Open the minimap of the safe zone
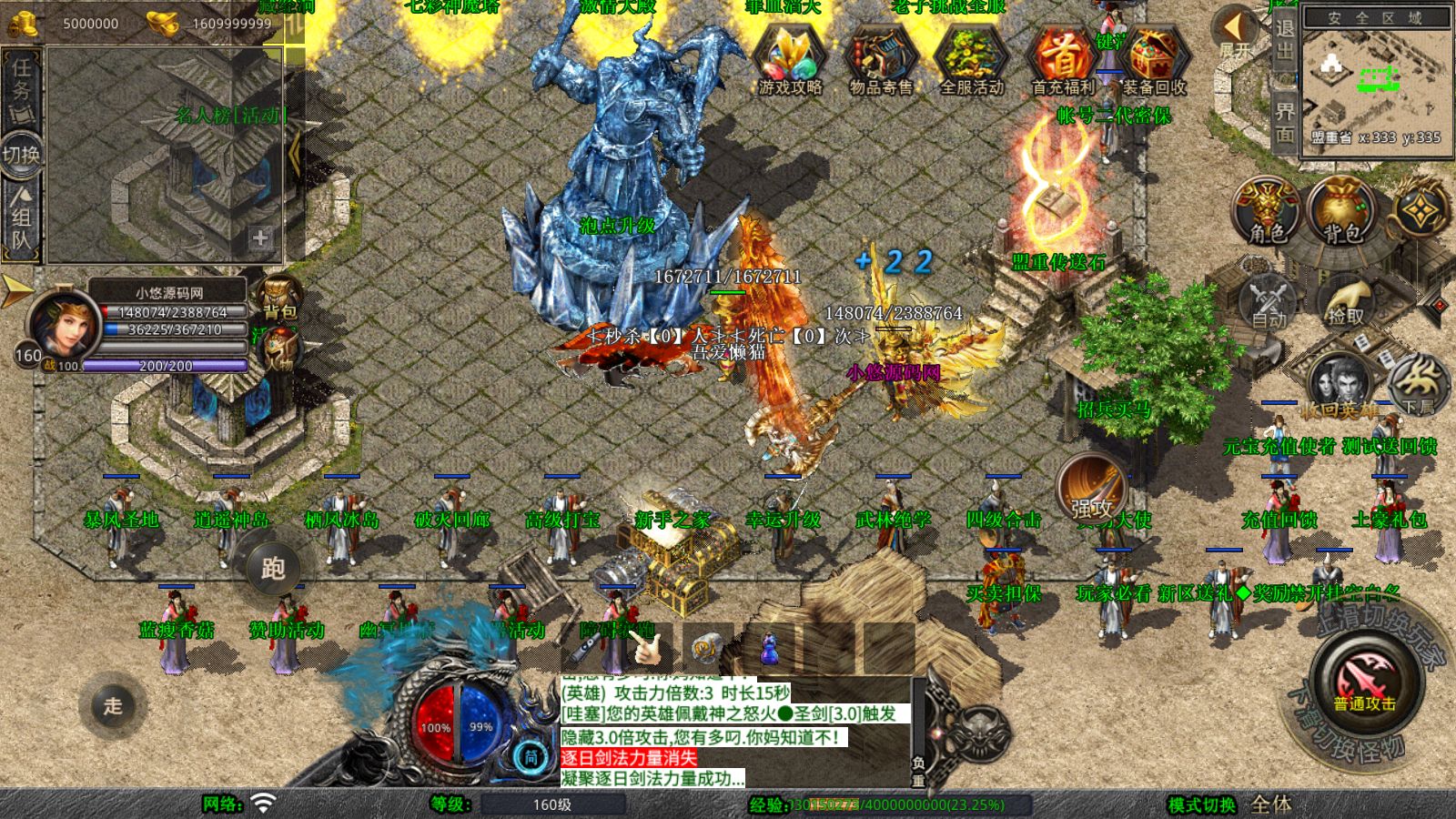Viewport: 1456px width, 819px height. (x=1375, y=87)
